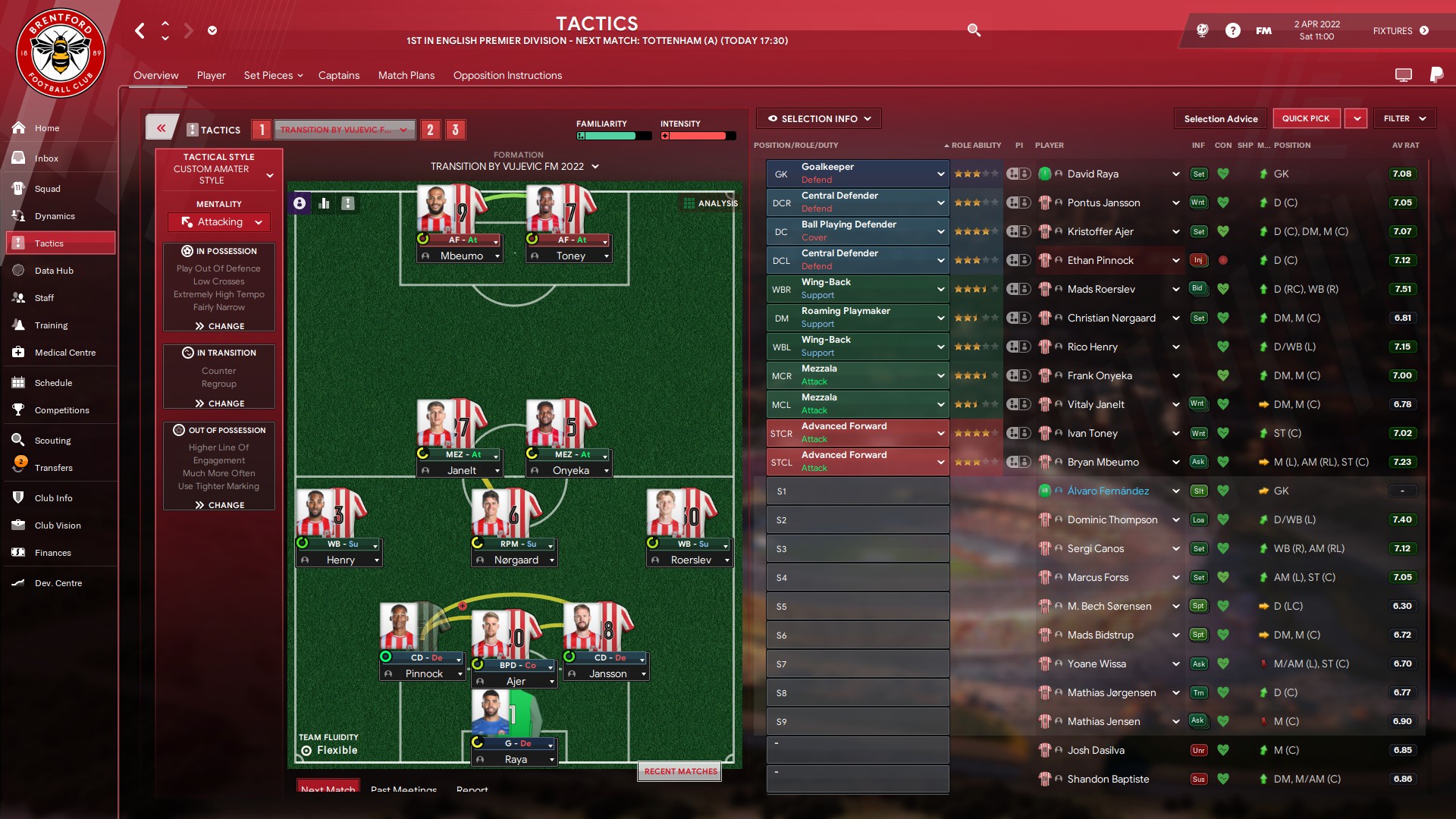Image resolution: width=1456 pixels, height=819 pixels.
Task: Click the Quick Pick button
Action: point(1305,118)
